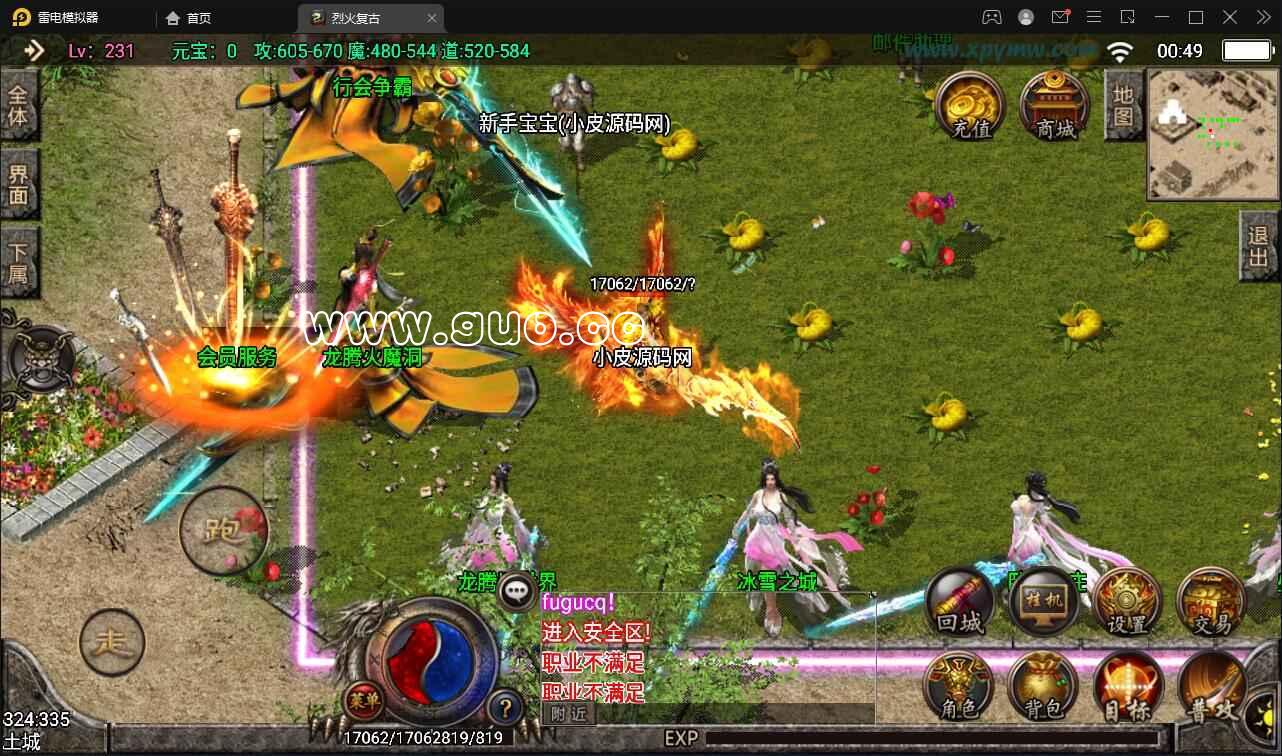Select the 界面 side tab
Viewport: 1282px width, 756px height.
[x=19, y=184]
